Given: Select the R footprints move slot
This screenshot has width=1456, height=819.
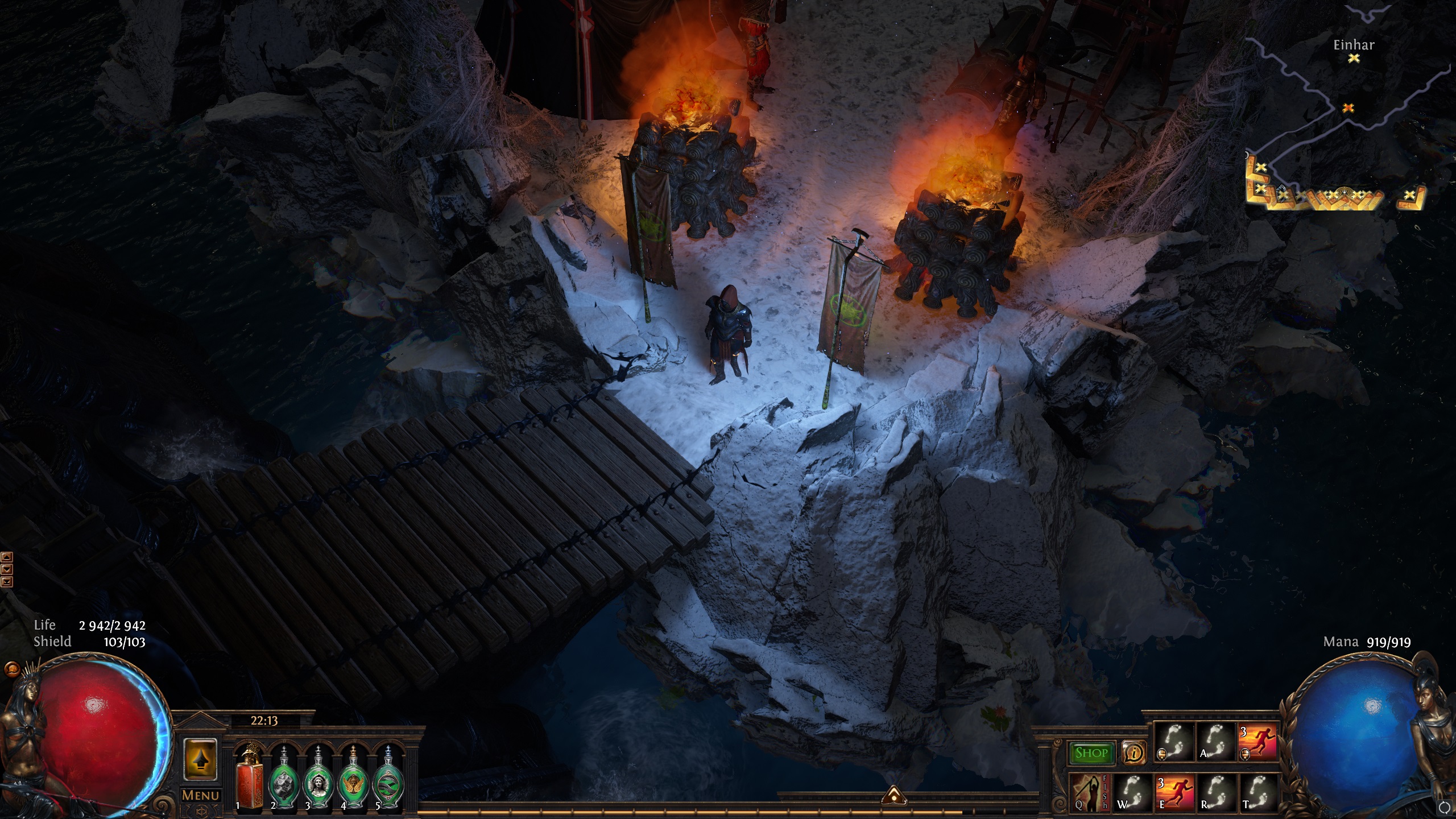Looking at the screenshot, I should 1215,791.
